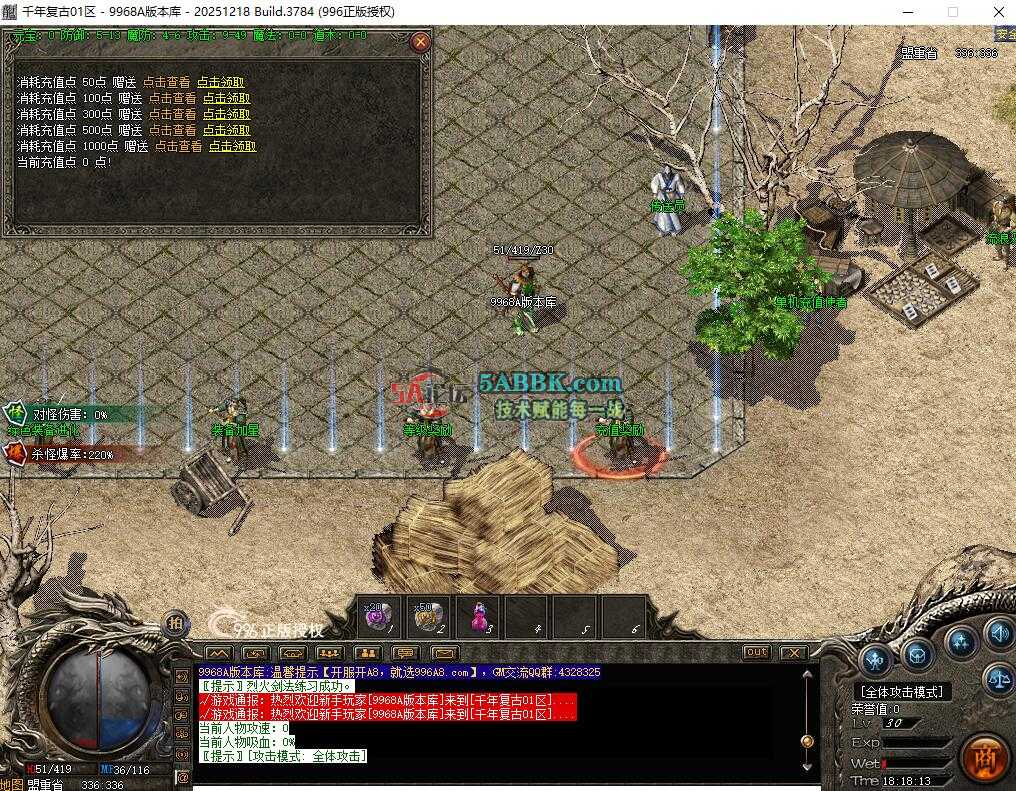This screenshot has height=791, width=1016.
Task: Open the auction (拍) round button
Action: (176, 622)
